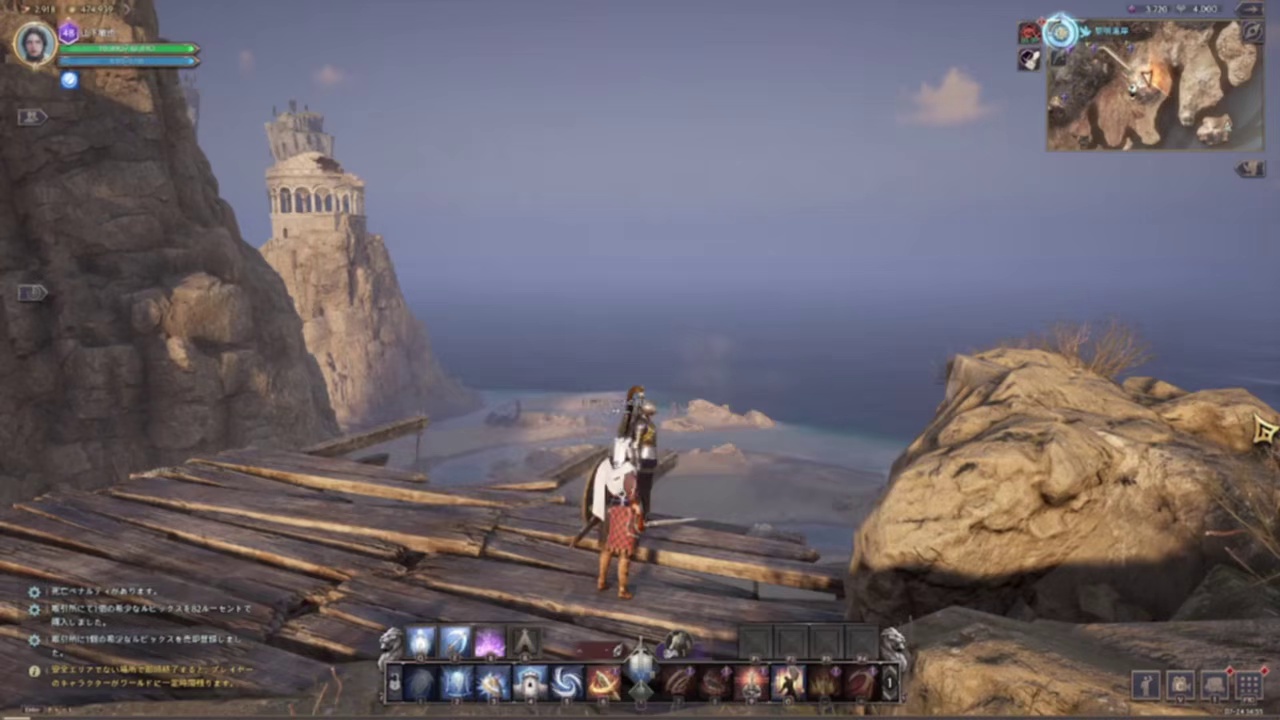Use the blue castle fortress skill
Image resolution: width=1280 pixels, height=720 pixels.
(530, 683)
